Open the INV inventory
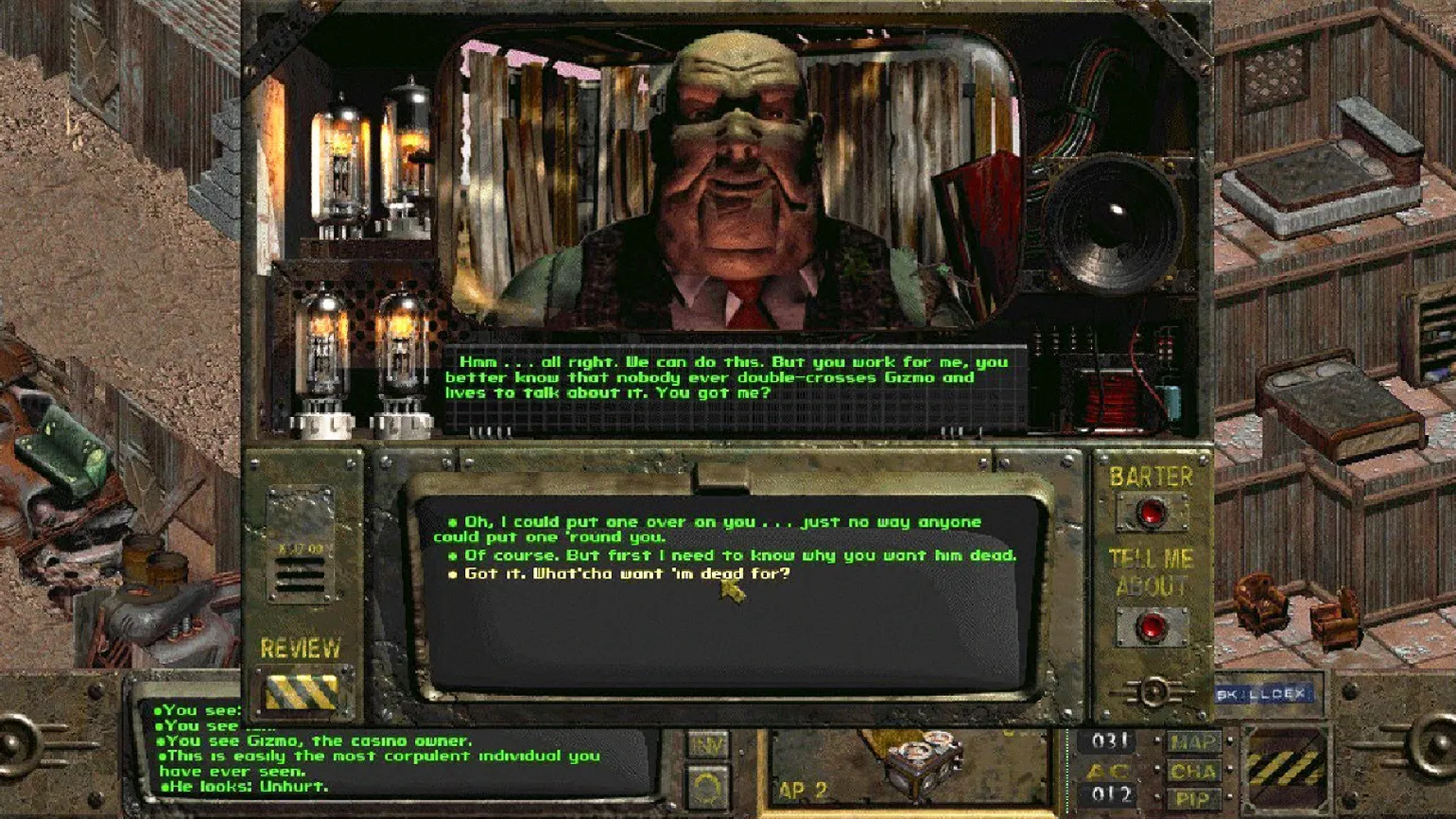The width and height of the screenshot is (1456, 819). click(706, 747)
